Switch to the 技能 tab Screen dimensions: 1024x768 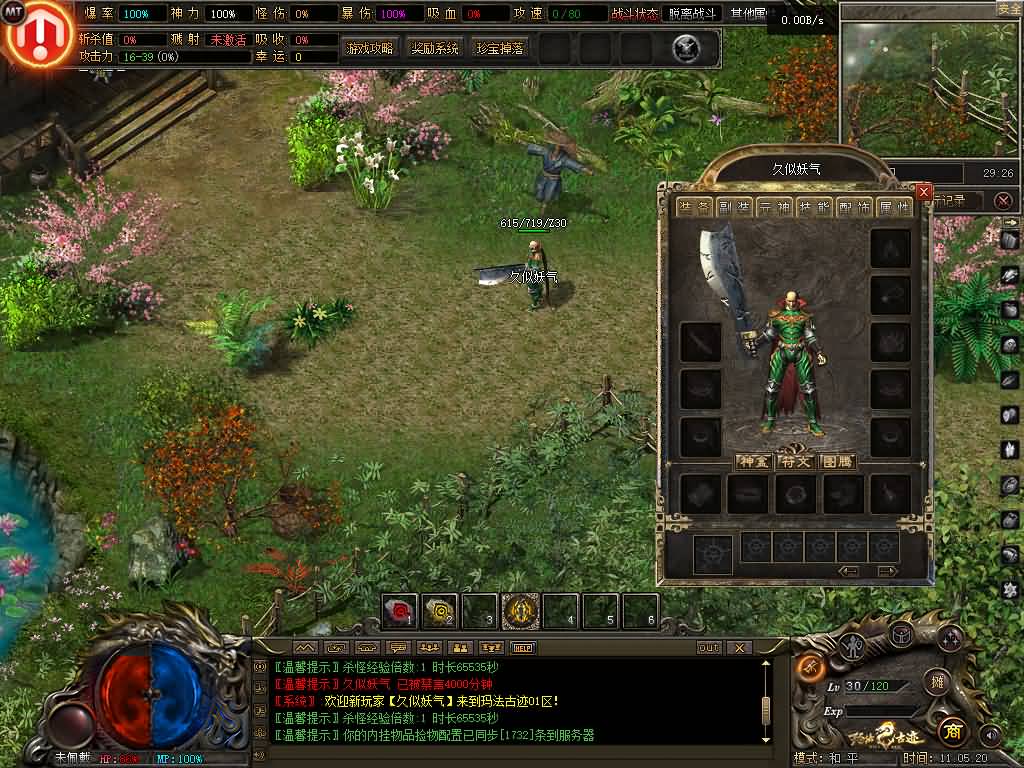coord(817,207)
